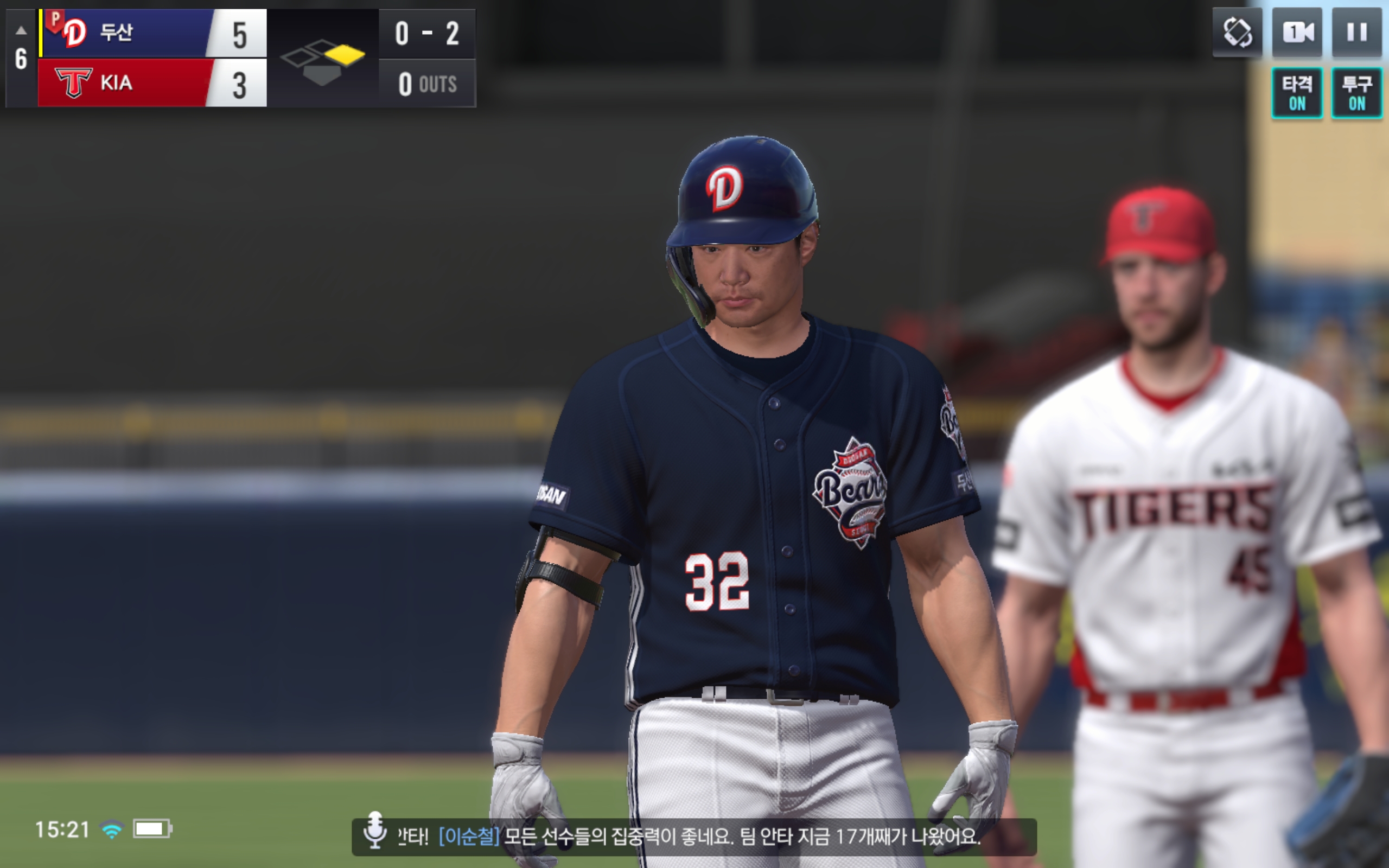Tap the 1x camera speed button

tap(1297, 32)
